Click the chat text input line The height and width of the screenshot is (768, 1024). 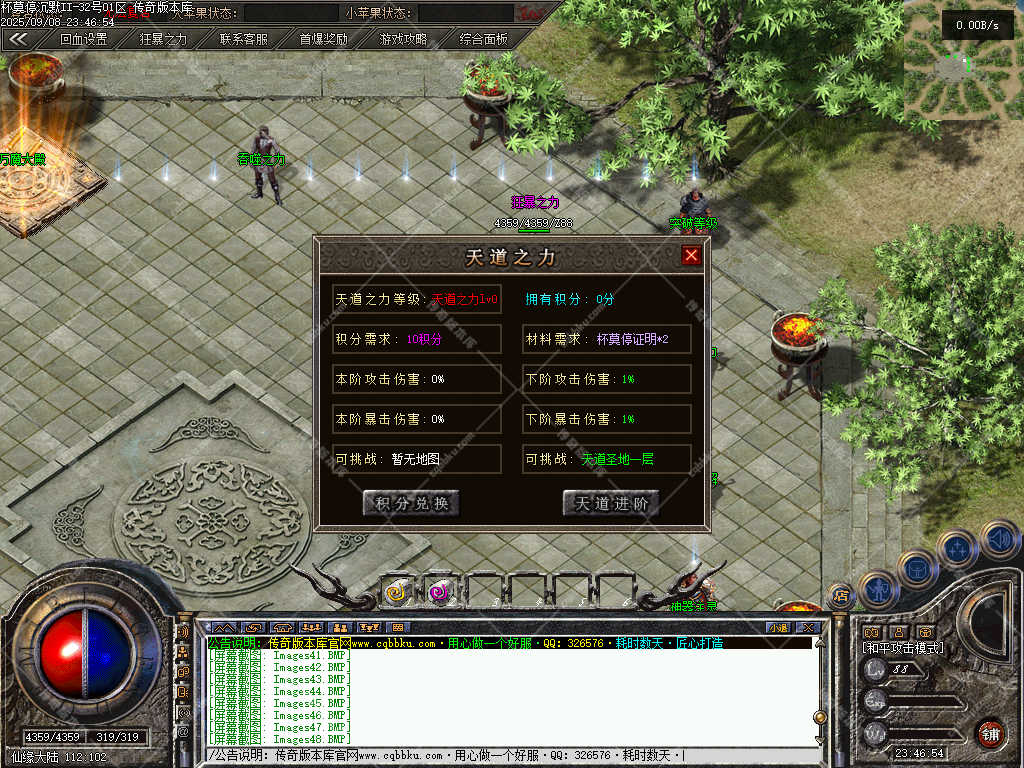pos(500,755)
